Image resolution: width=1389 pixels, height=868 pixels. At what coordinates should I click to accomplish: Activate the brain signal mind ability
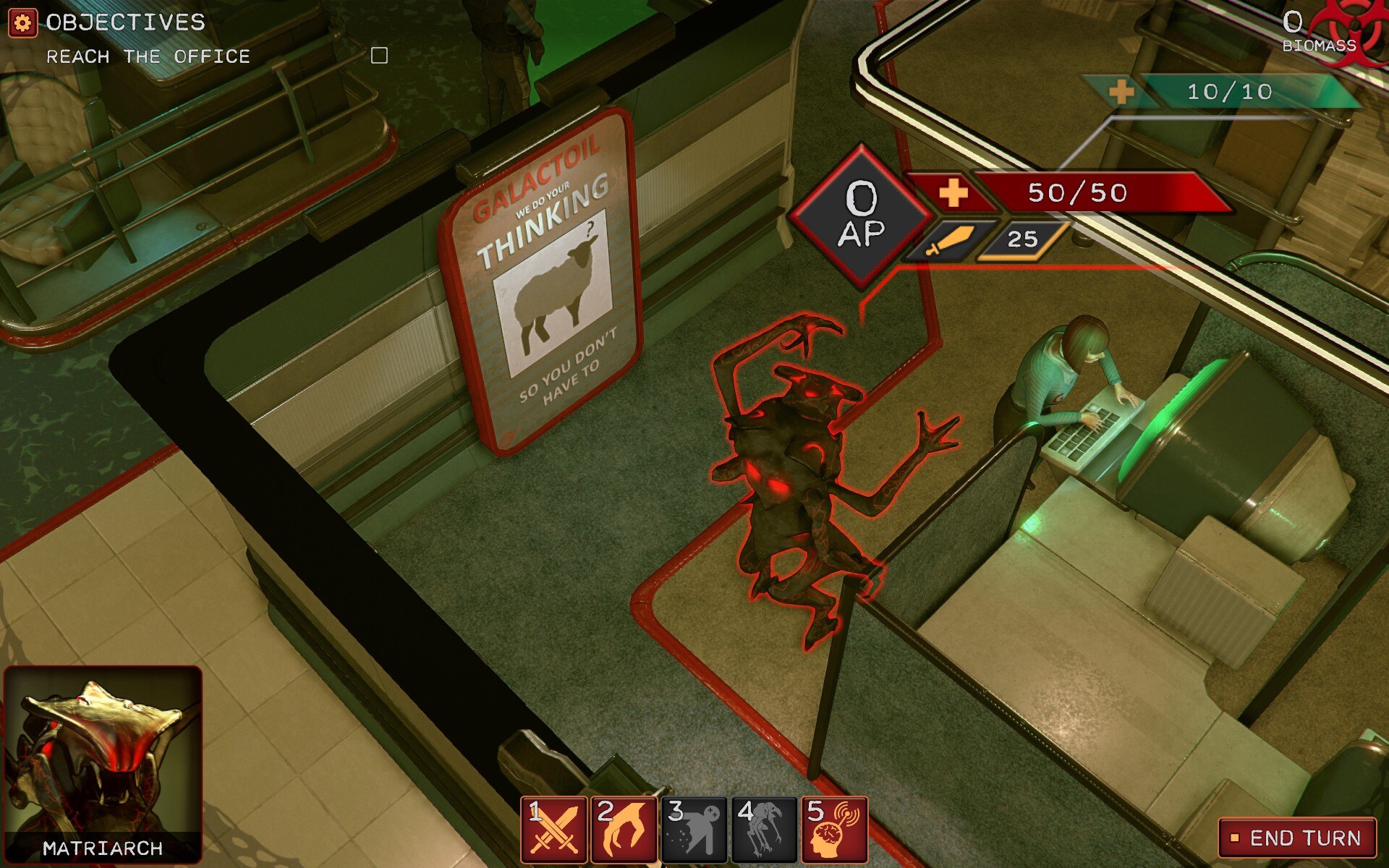tap(834, 830)
